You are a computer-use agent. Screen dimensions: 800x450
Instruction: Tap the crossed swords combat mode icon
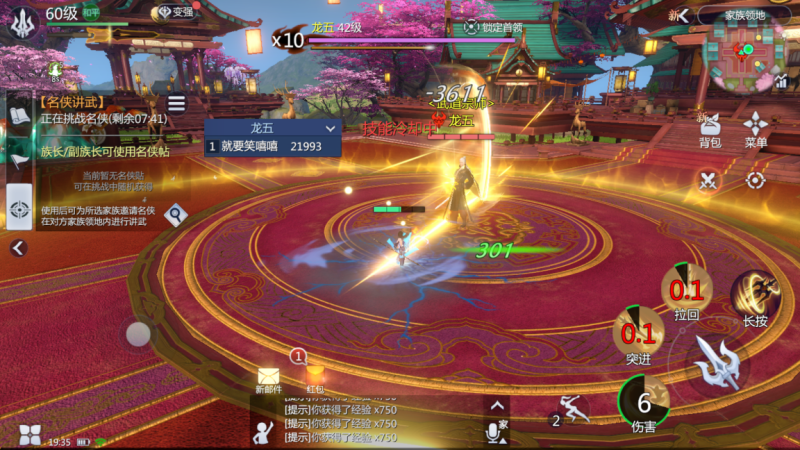(x=710, y=181)
